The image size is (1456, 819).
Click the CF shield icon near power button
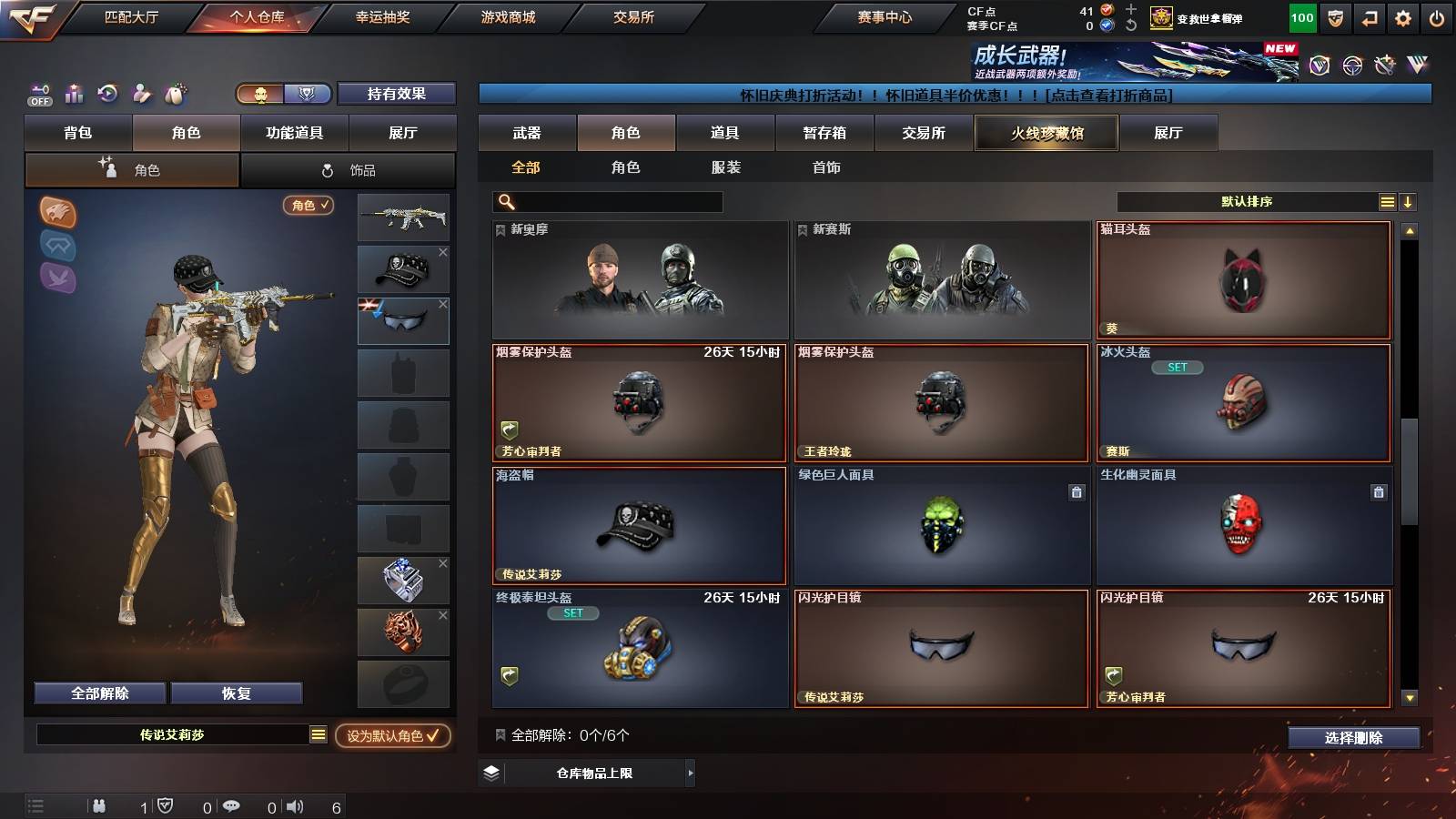tap(1334, 16)
